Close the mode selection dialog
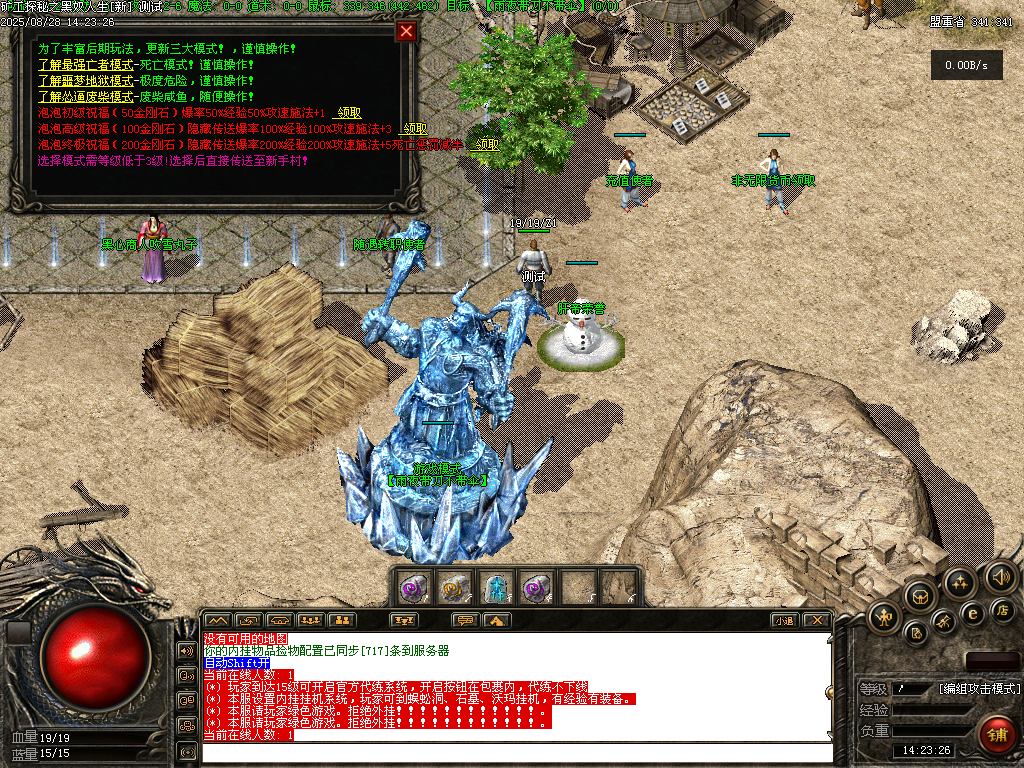The height and width of the screenshot is (768, 1024). point(406,31)
